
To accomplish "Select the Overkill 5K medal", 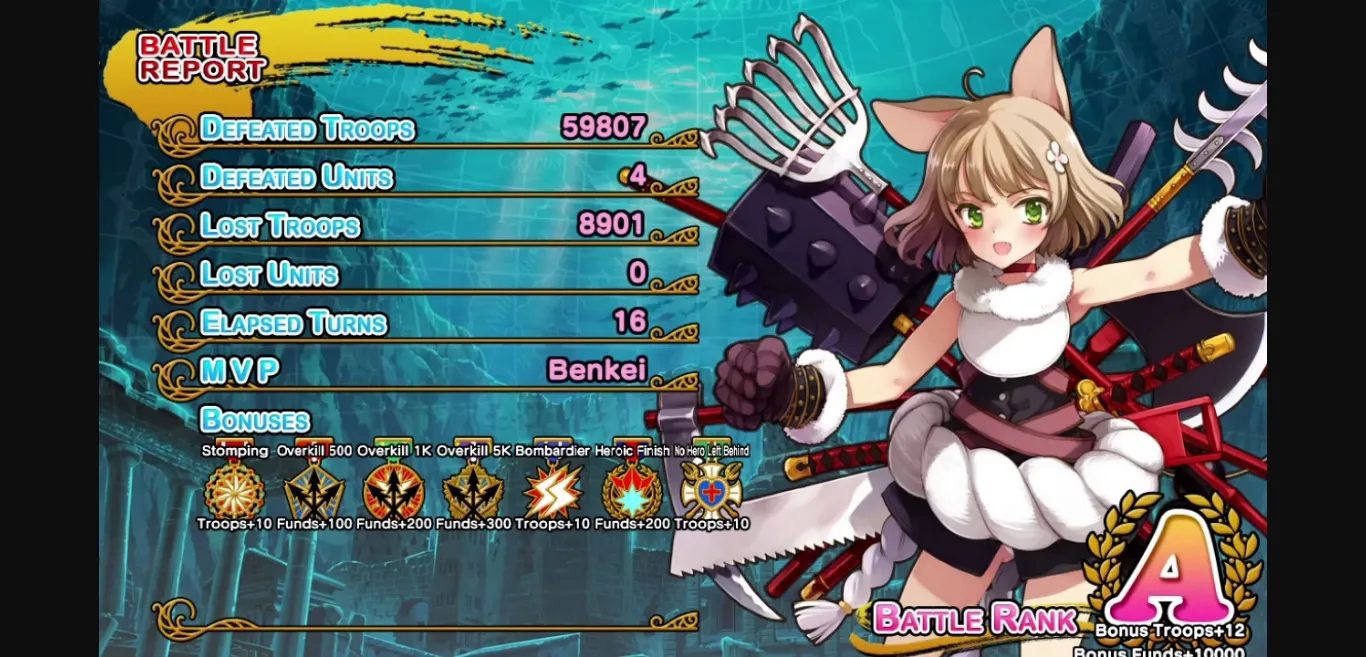I will tap(473, 490).
